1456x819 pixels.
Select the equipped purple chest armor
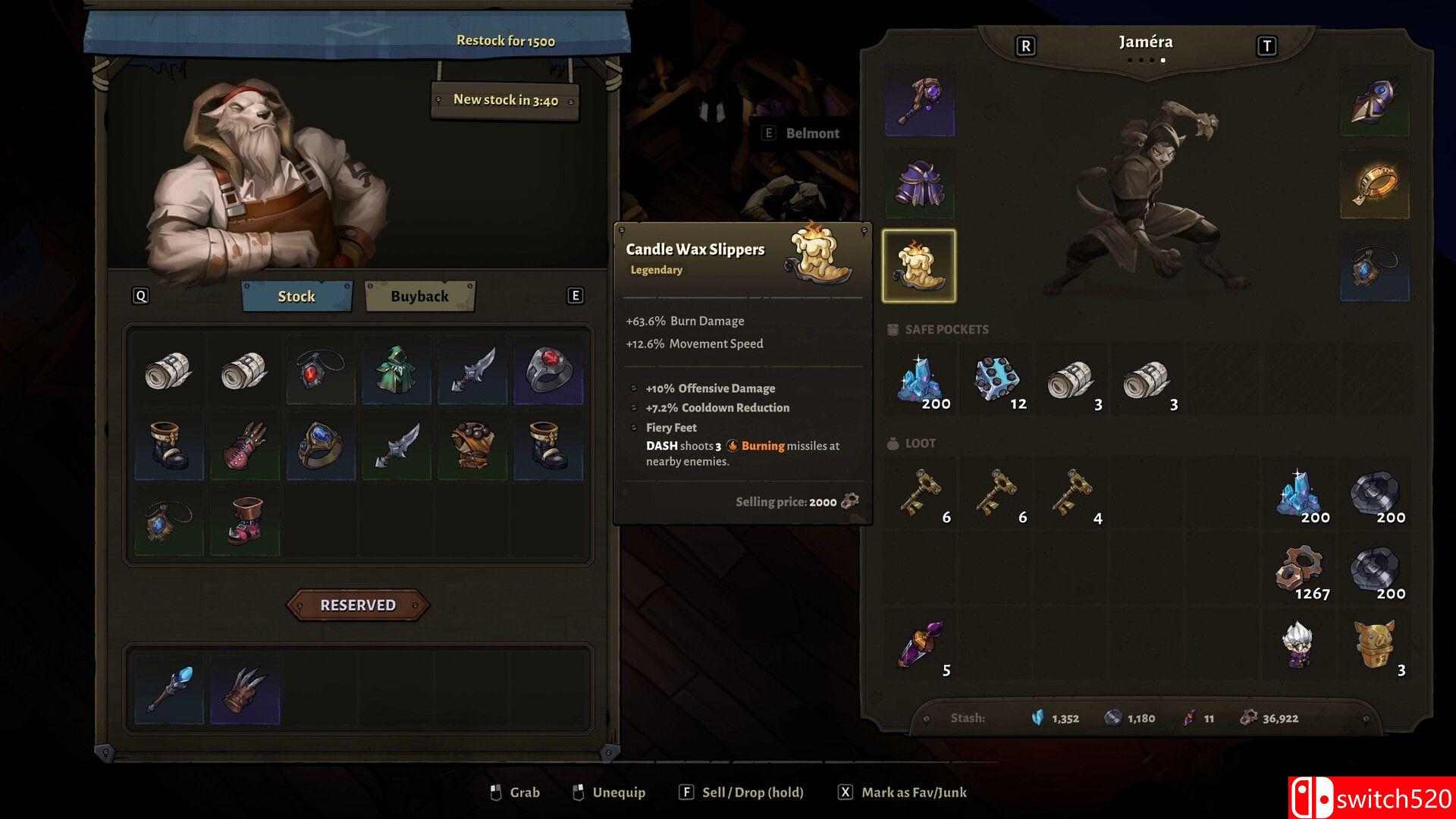point(919,184)
